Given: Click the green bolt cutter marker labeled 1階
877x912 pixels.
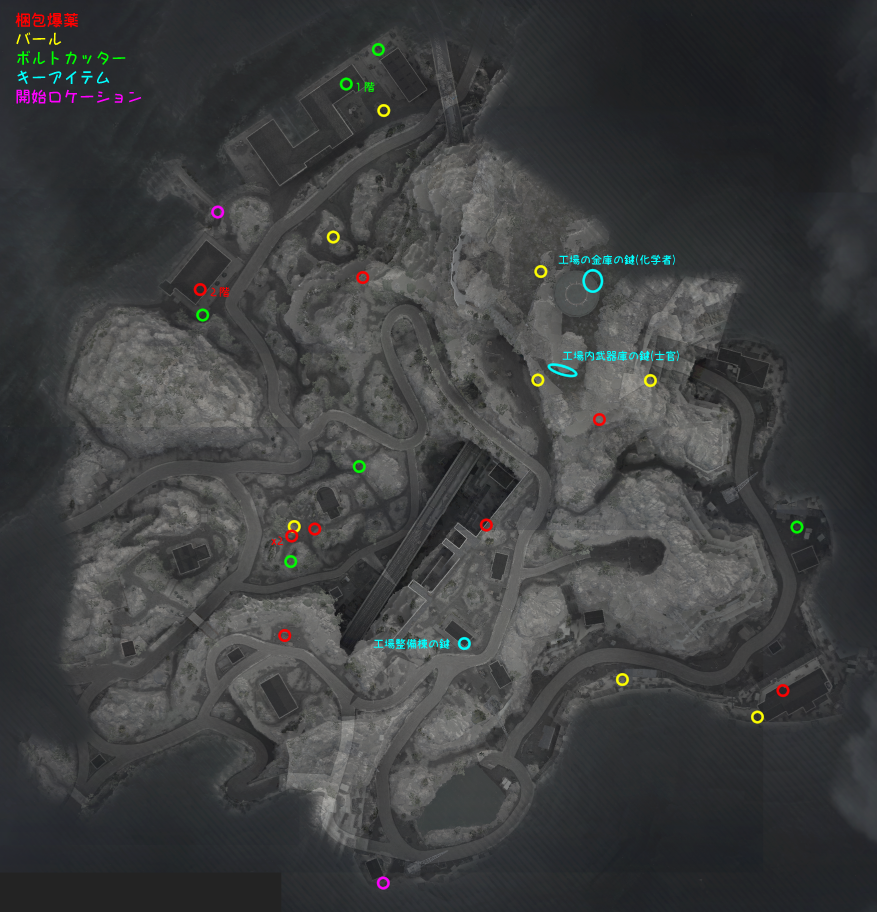Looking at the screenshot, I should pyautogui.click(x=346, y=84).
